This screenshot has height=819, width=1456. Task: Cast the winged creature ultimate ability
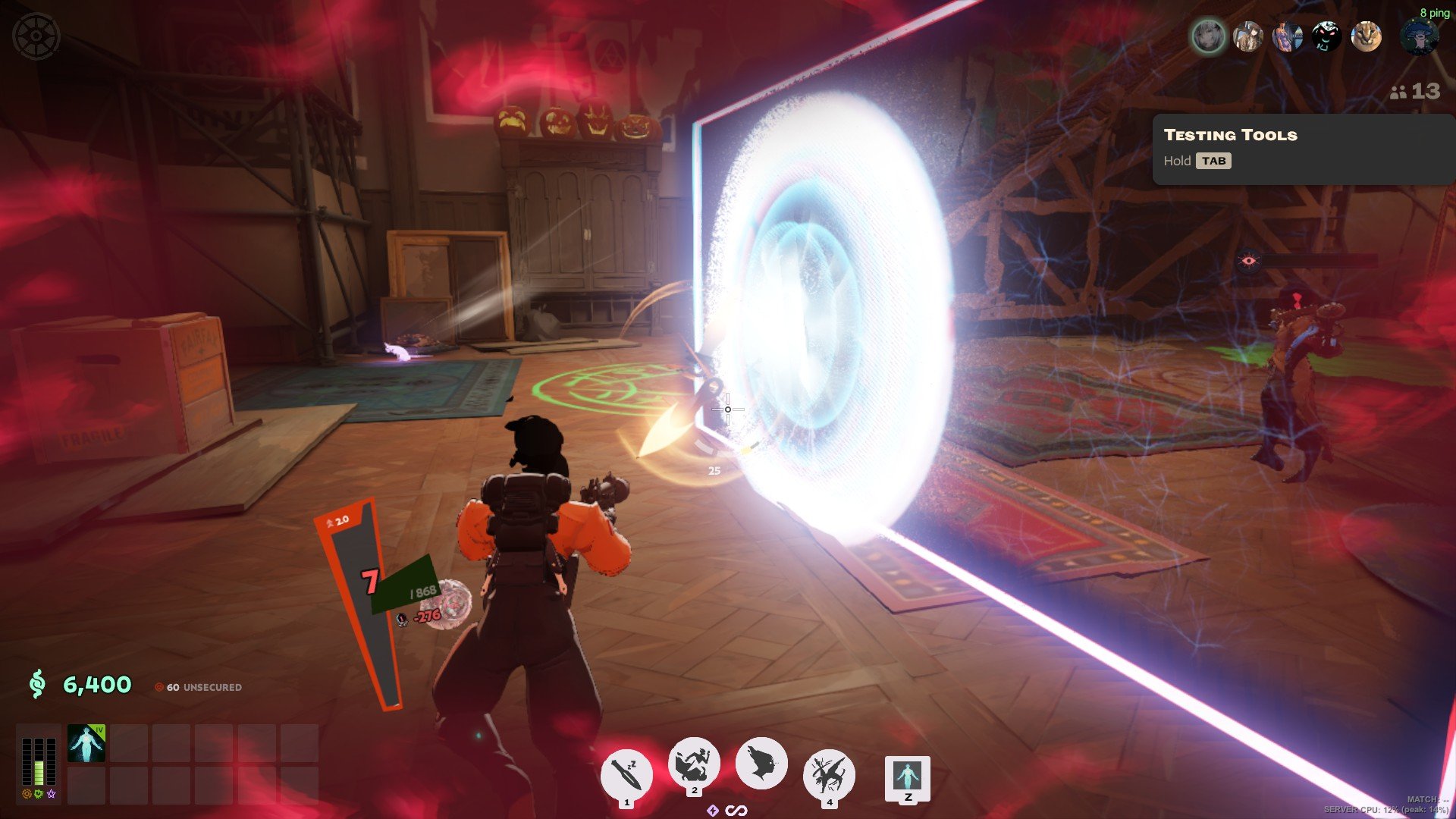pos(829,774)
